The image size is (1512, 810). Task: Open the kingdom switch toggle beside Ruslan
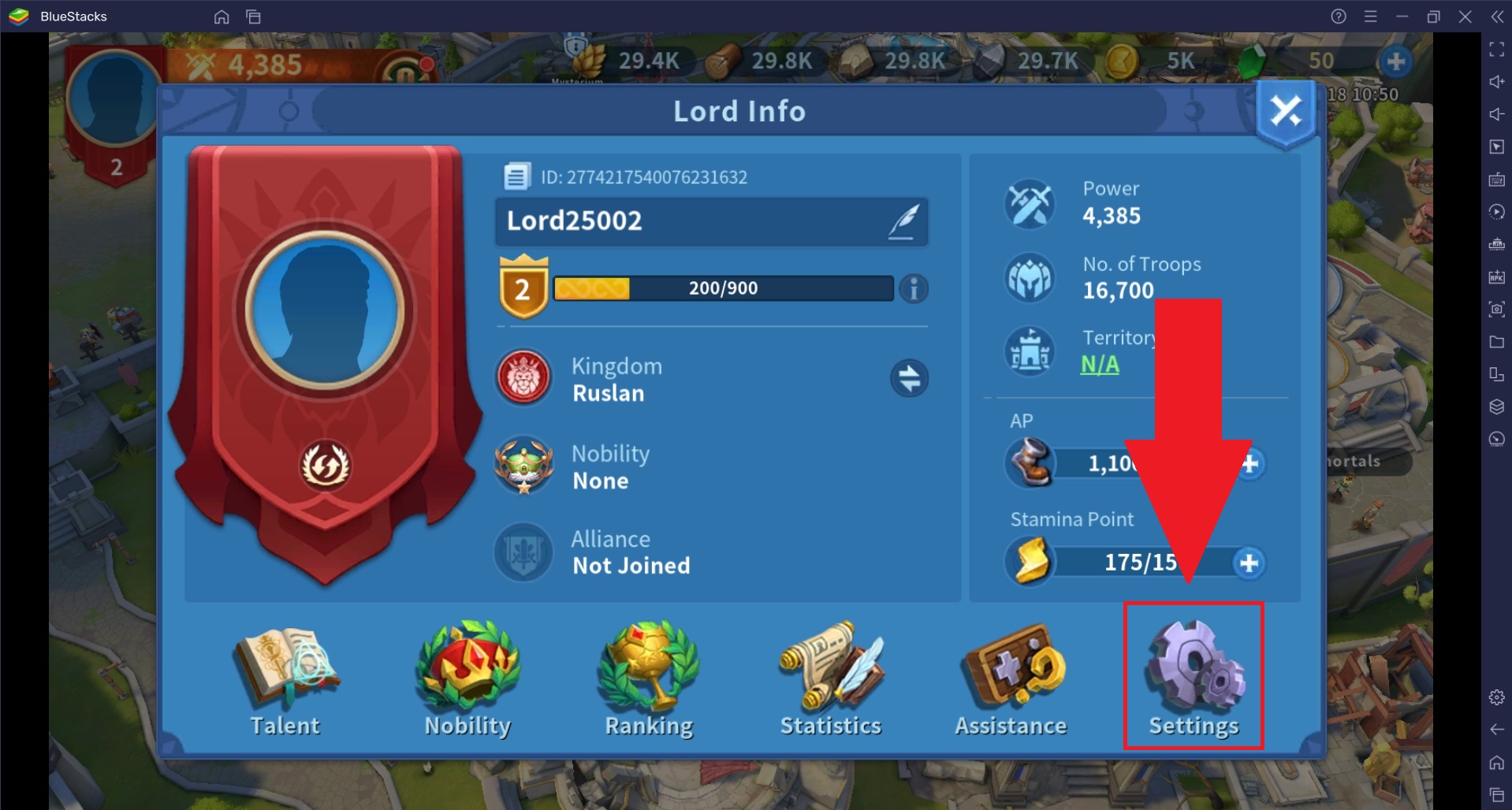pos(910,378)
